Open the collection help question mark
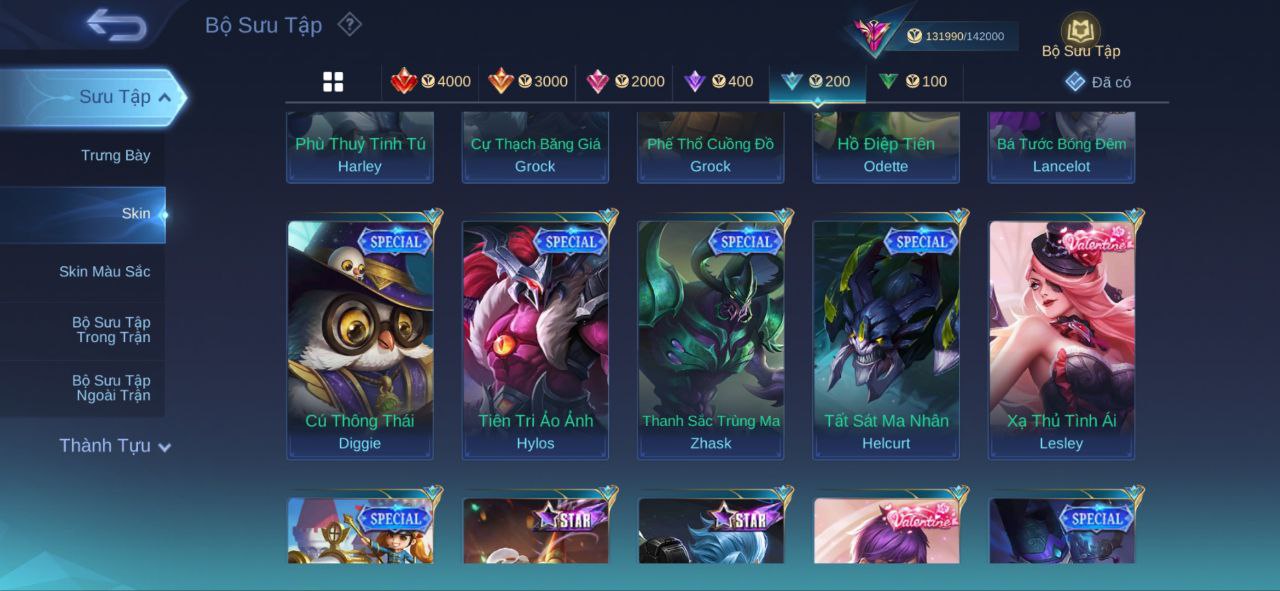Viewport: 1280px width, 591px height. click(x=349, y=24)
